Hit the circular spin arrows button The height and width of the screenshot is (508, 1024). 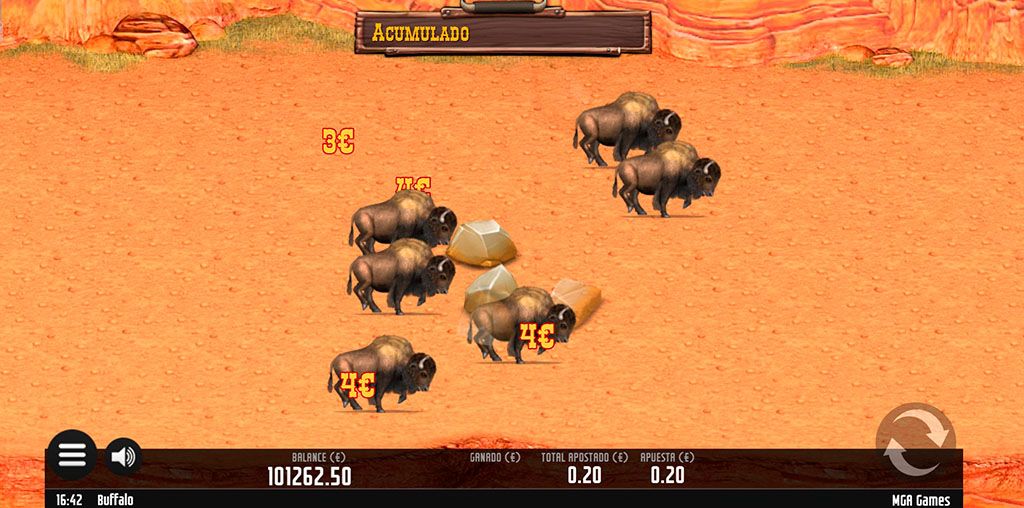915,442
